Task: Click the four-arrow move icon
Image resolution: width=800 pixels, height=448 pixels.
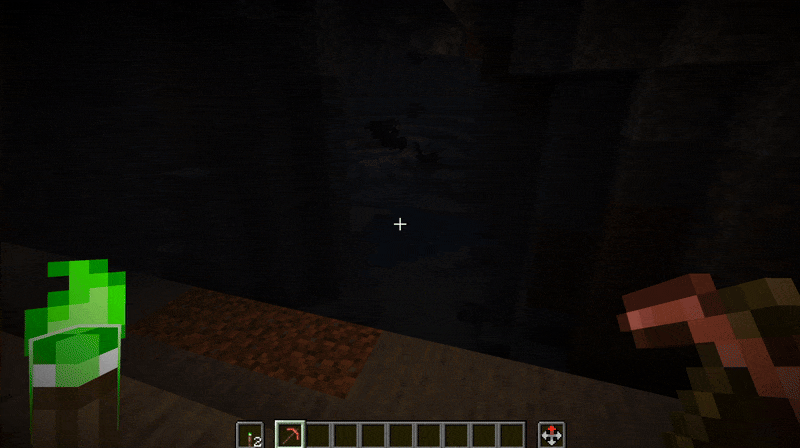Action: coord(551,435)
